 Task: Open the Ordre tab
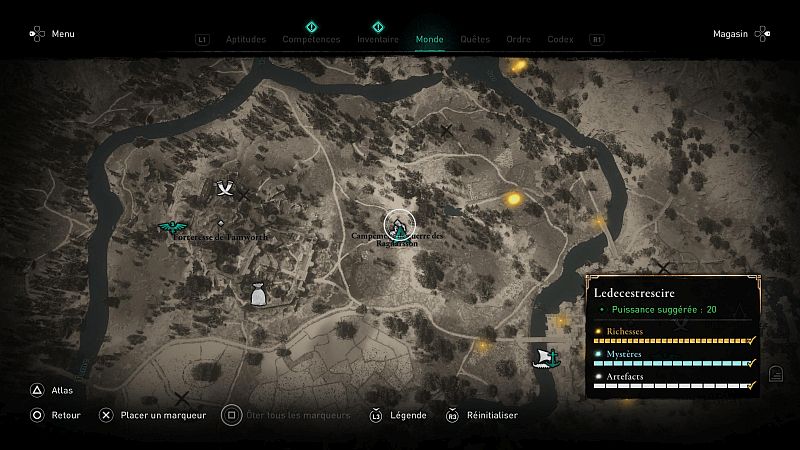click(518, 40)
